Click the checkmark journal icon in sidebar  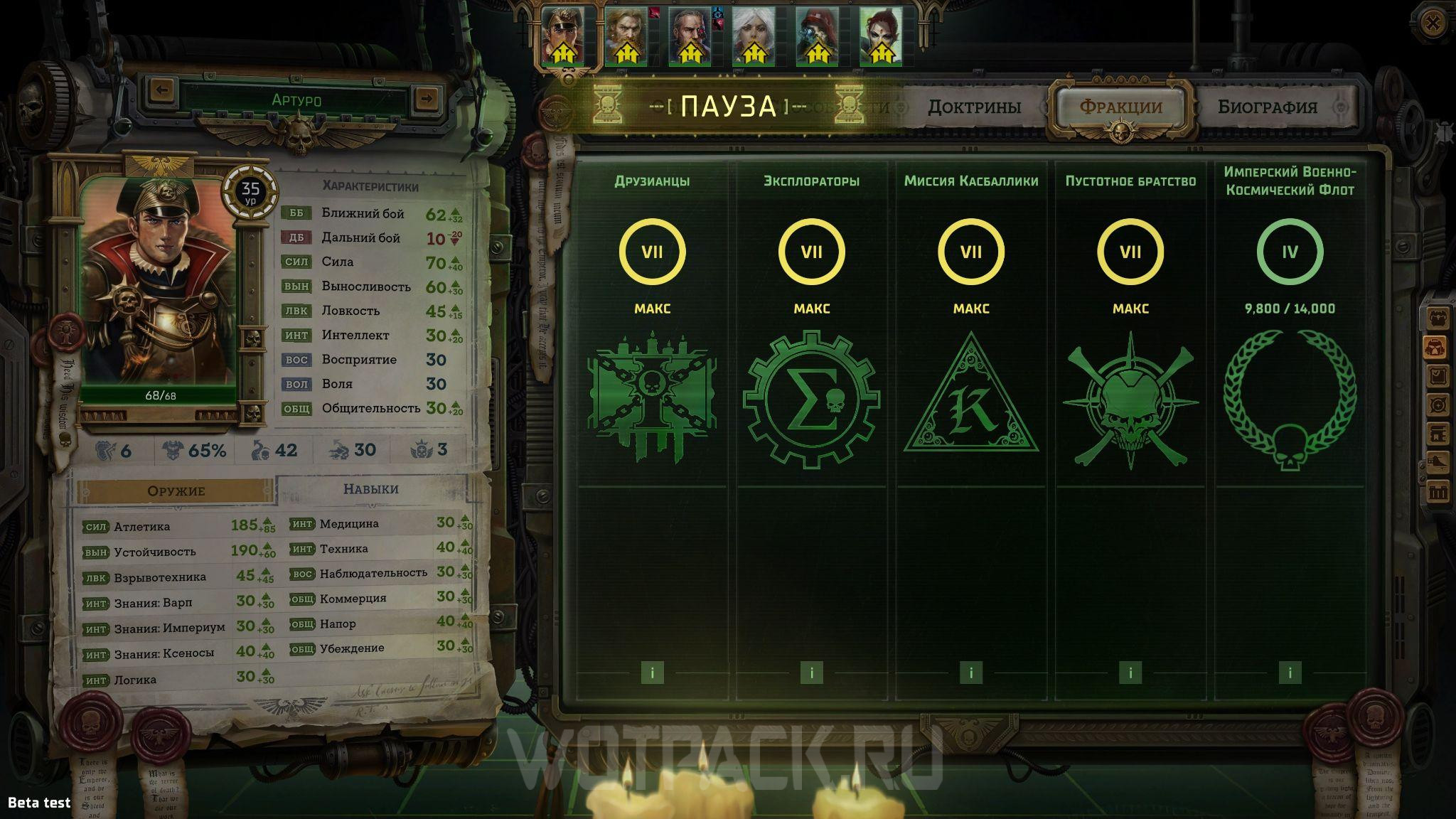tap(1438, 375)
